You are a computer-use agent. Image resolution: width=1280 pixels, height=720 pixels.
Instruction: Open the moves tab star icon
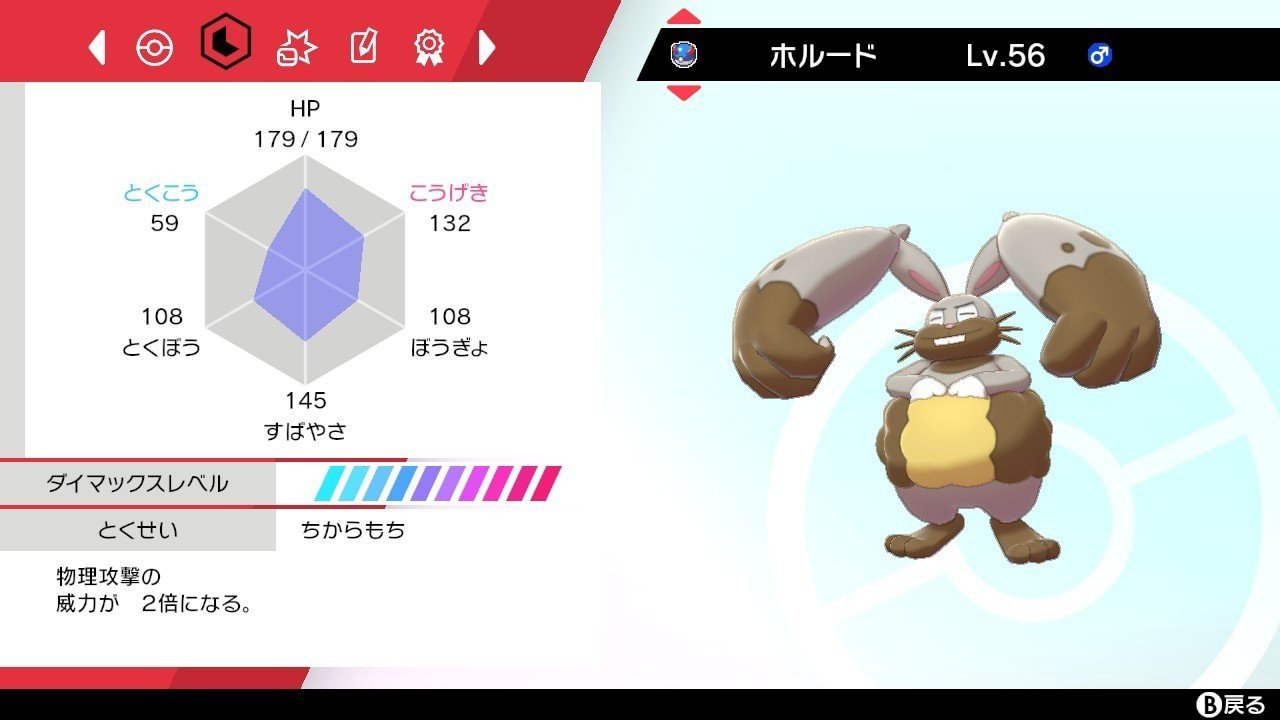(x=295, y=48)
